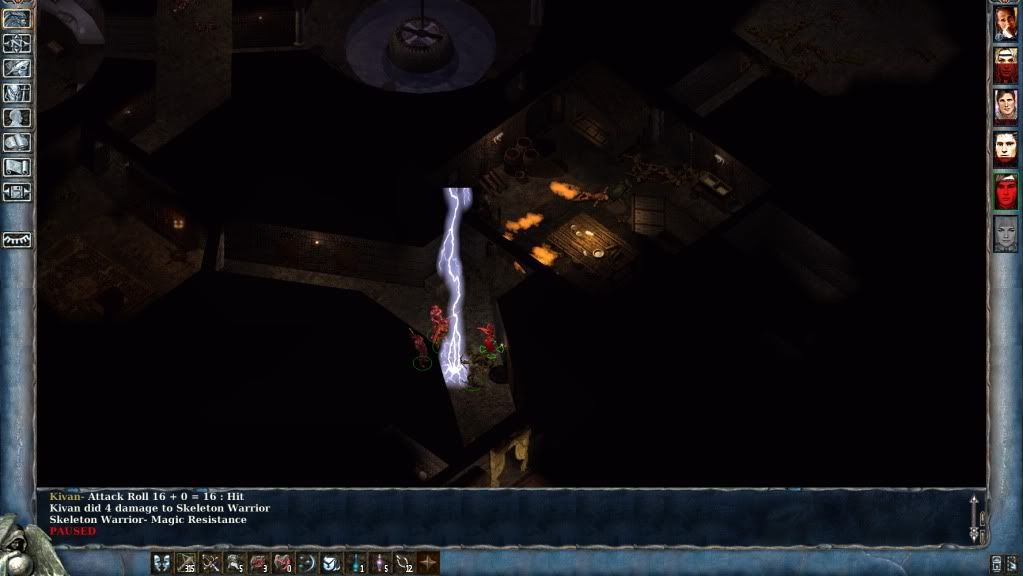Viewport: 1023px width, 576px height.
Task: Open the journal with the quill icon
Action: (17, 68)
